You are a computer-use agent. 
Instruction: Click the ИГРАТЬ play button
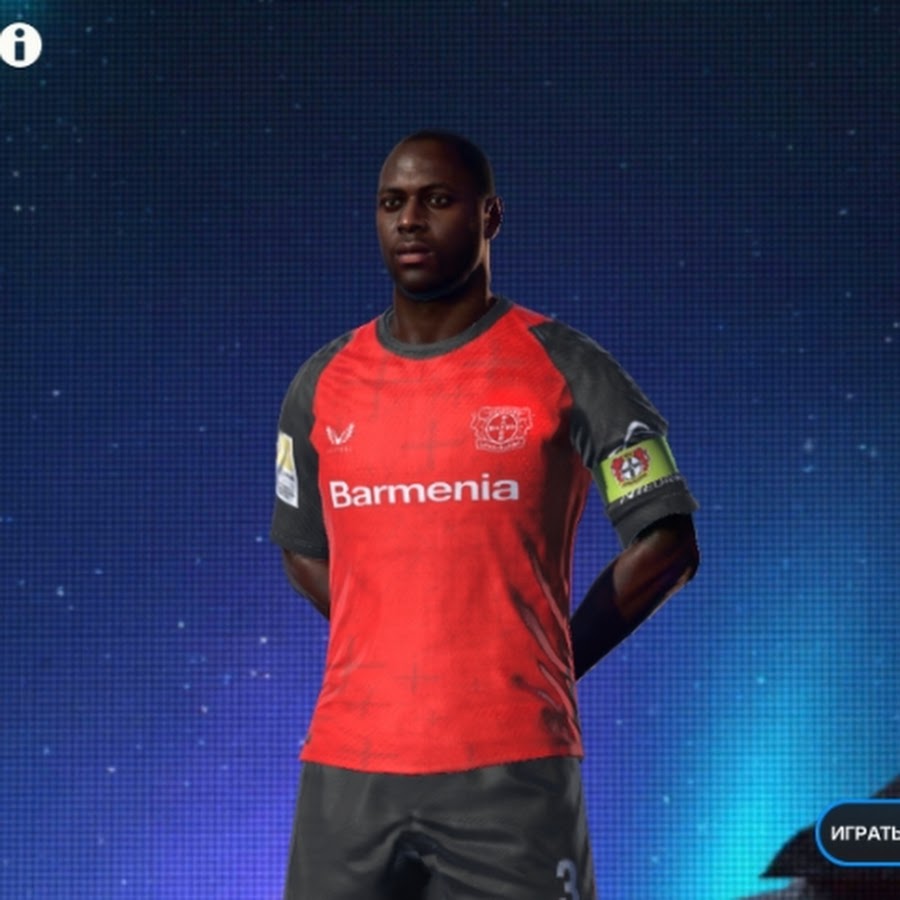coord(862,833)
